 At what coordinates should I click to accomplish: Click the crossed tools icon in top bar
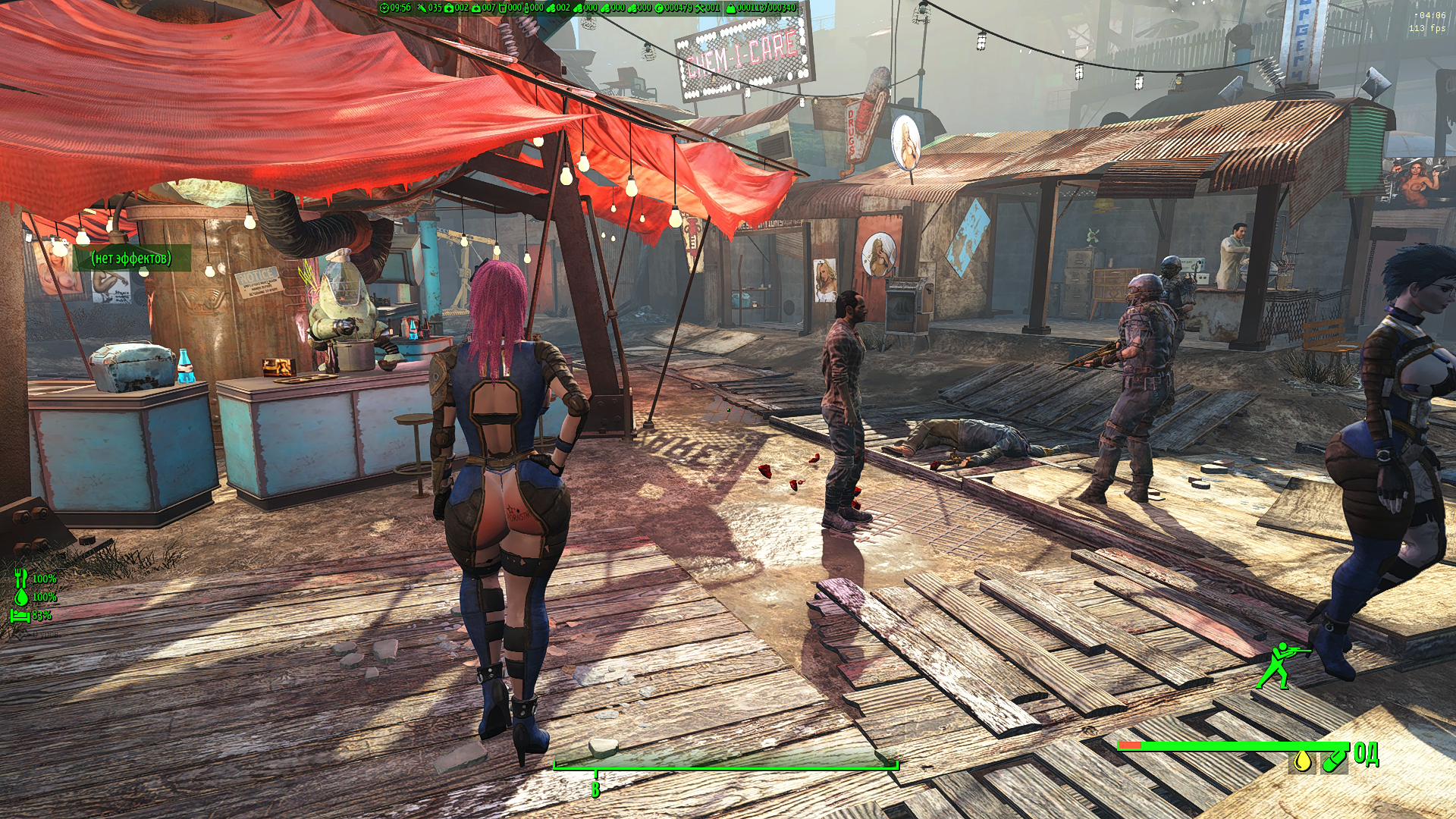700,8
